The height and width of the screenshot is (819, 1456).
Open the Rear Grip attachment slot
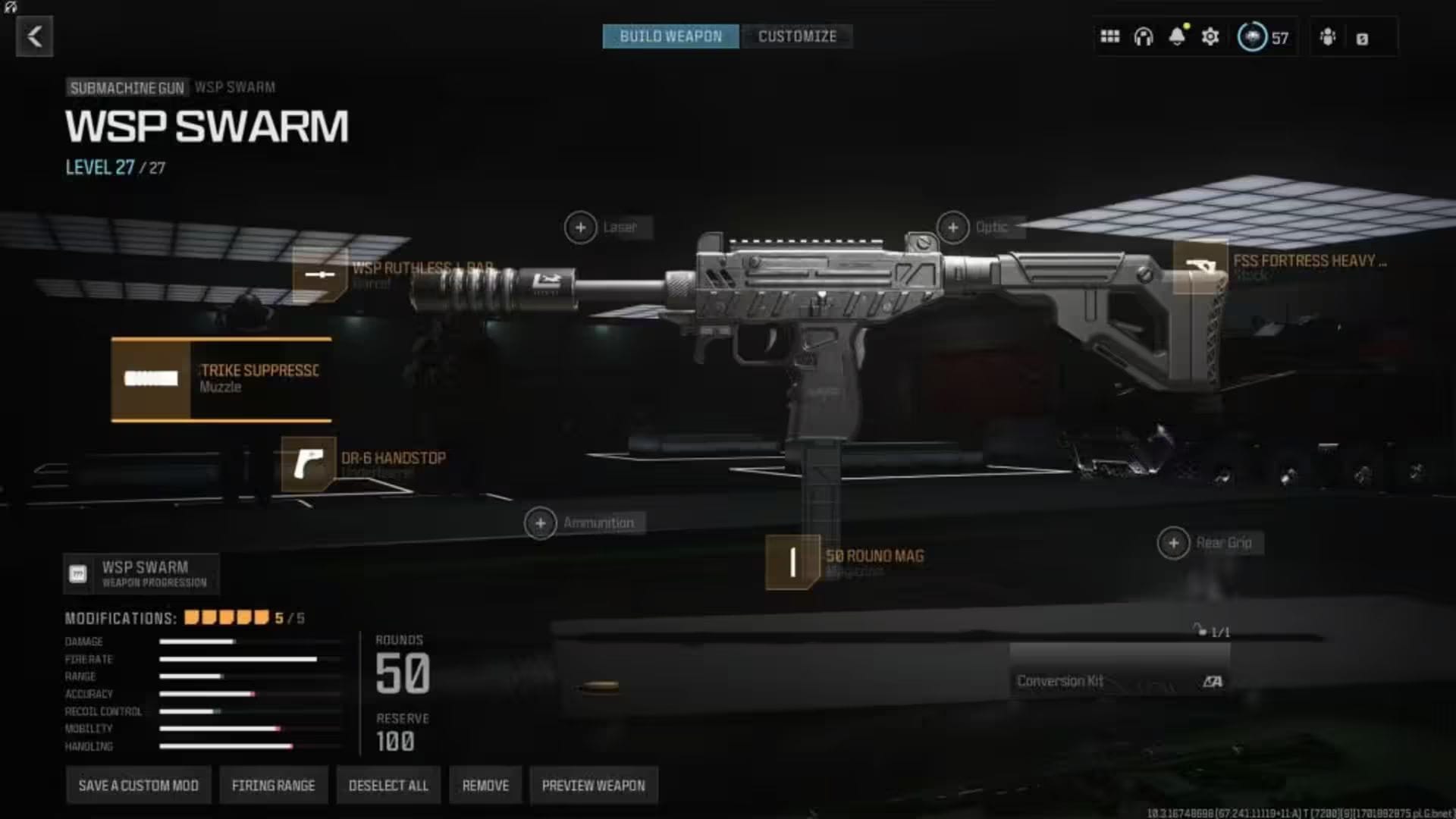click(x=1173, y=542)
